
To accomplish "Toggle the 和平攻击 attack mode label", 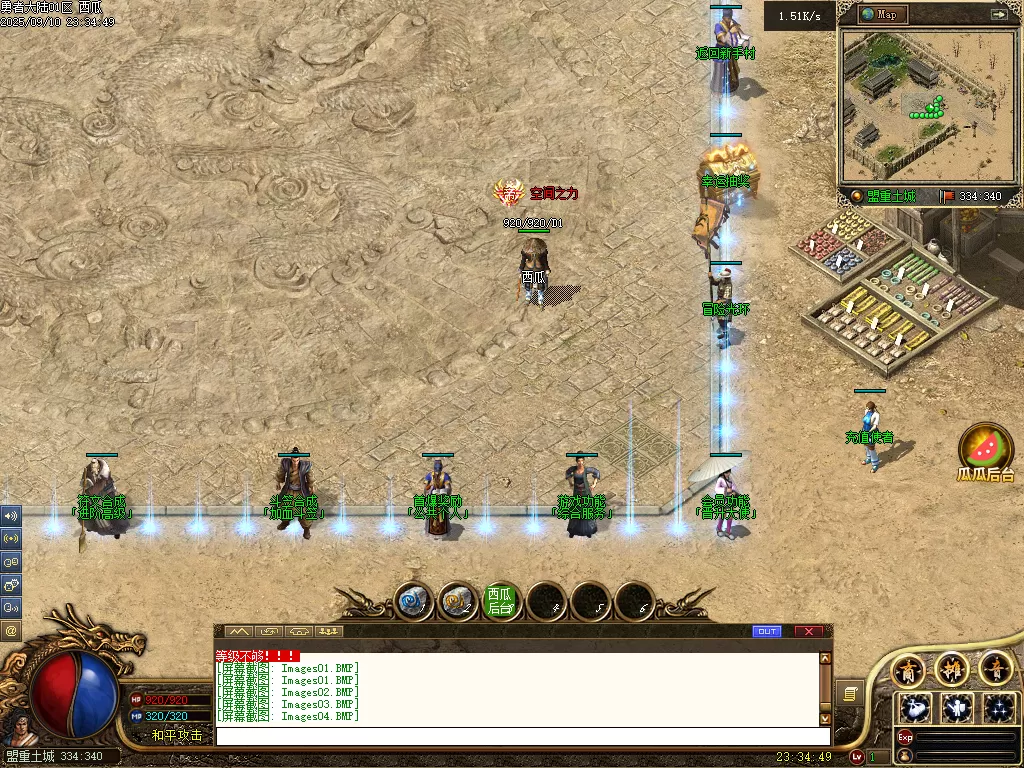I will tap(177, 735).
